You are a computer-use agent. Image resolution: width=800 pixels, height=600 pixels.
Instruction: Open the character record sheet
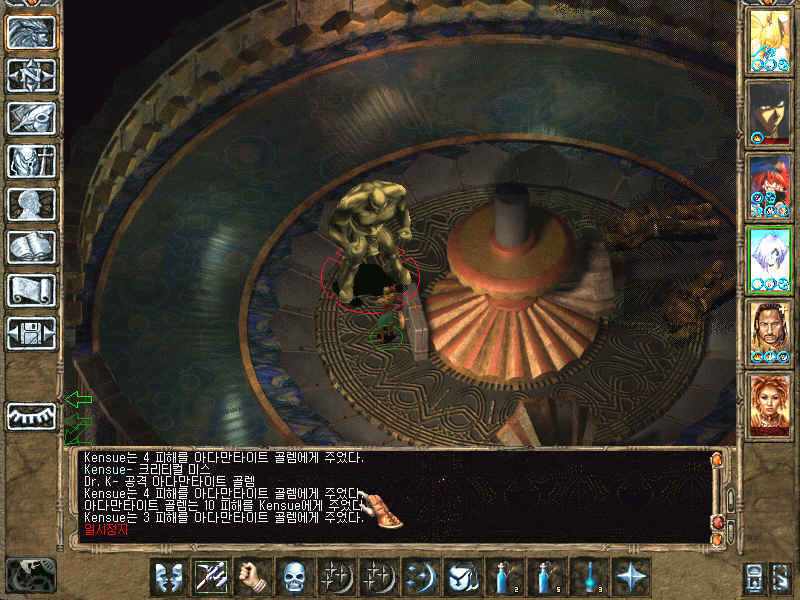click(x=31, y=204)
